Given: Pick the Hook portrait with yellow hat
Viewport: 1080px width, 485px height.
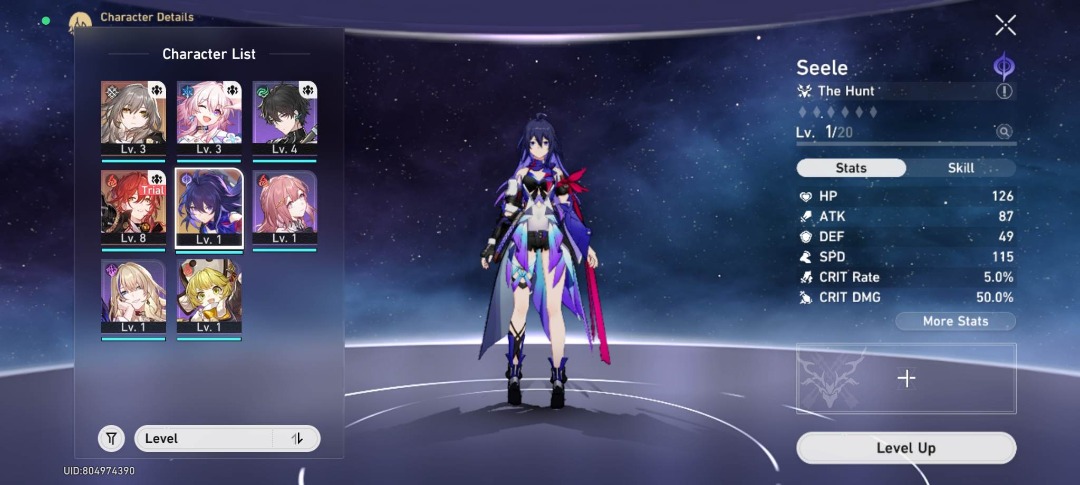Looking at the screenshot, I should [x=208, y=297].
